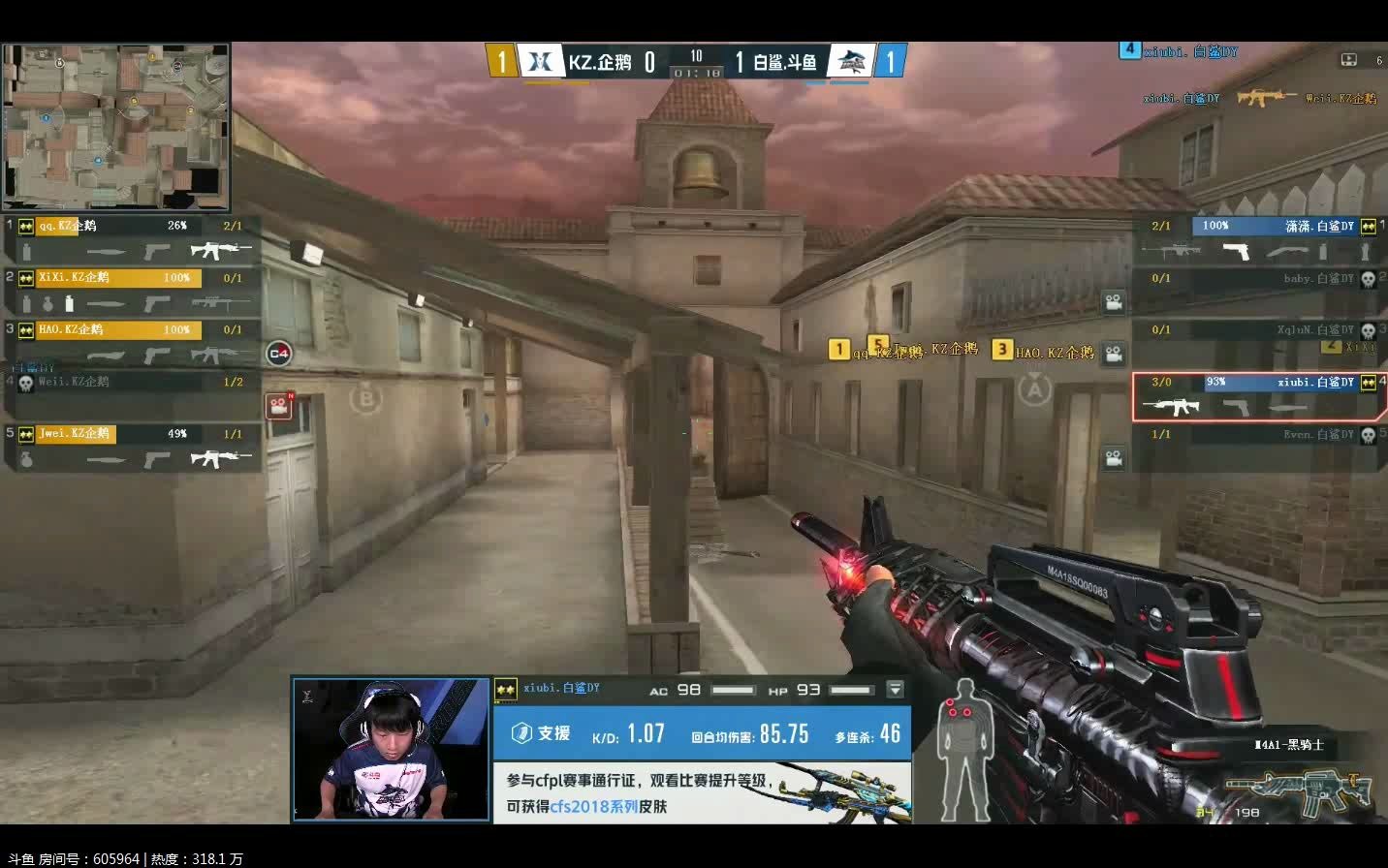Image resolution: width=1388 pixels, height=868 pixels.
Task: Select 潇潇.白鲨DY player row
Action: (x=1257, y=239)
